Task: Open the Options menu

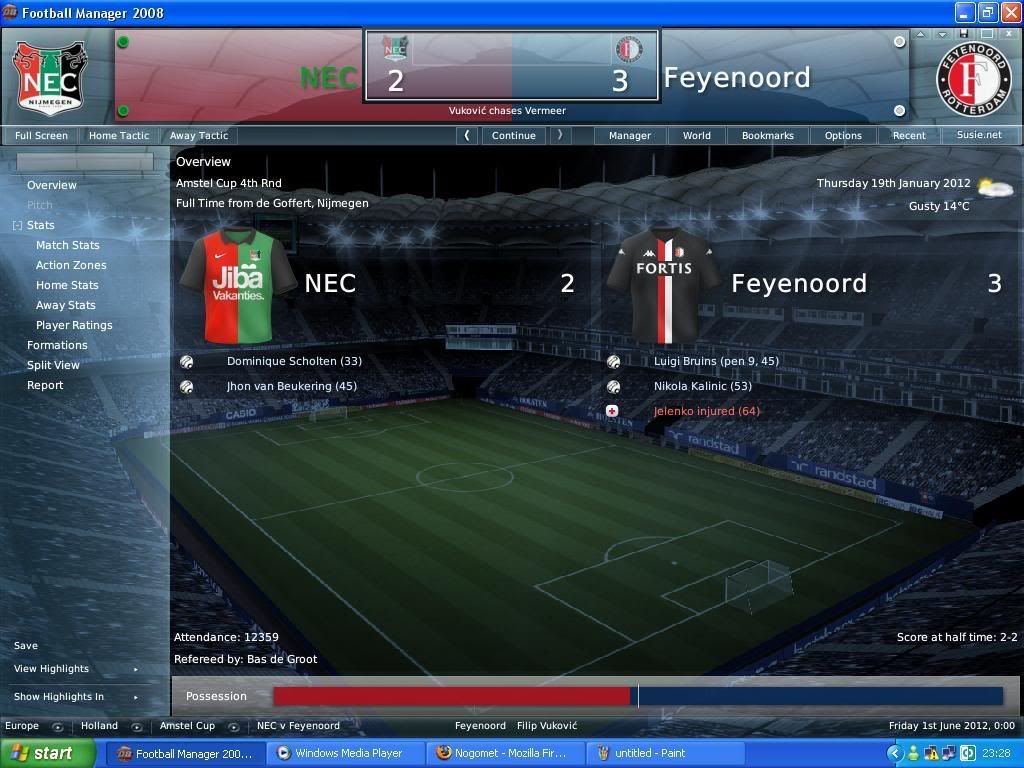Action: (843, 135)
